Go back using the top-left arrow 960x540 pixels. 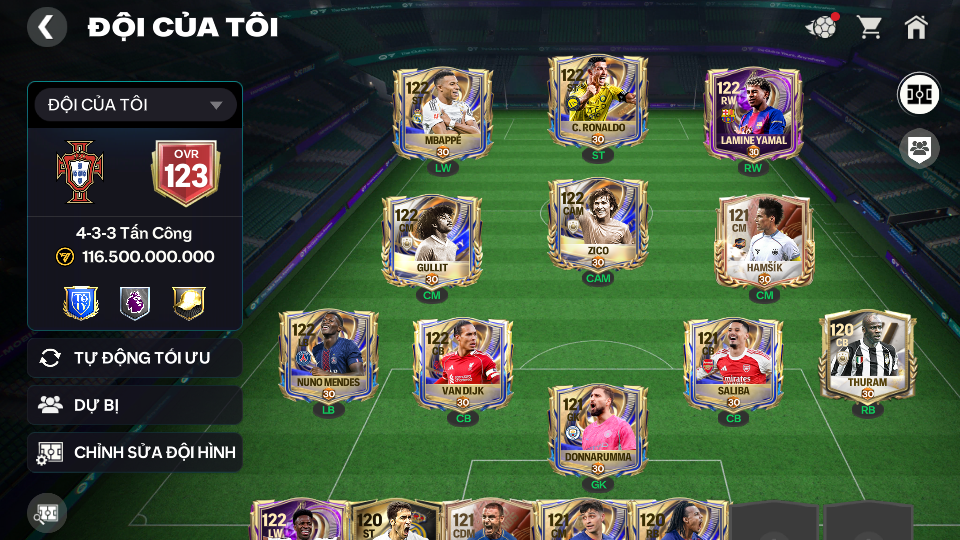pyautogui.click(x=46, y=27)
